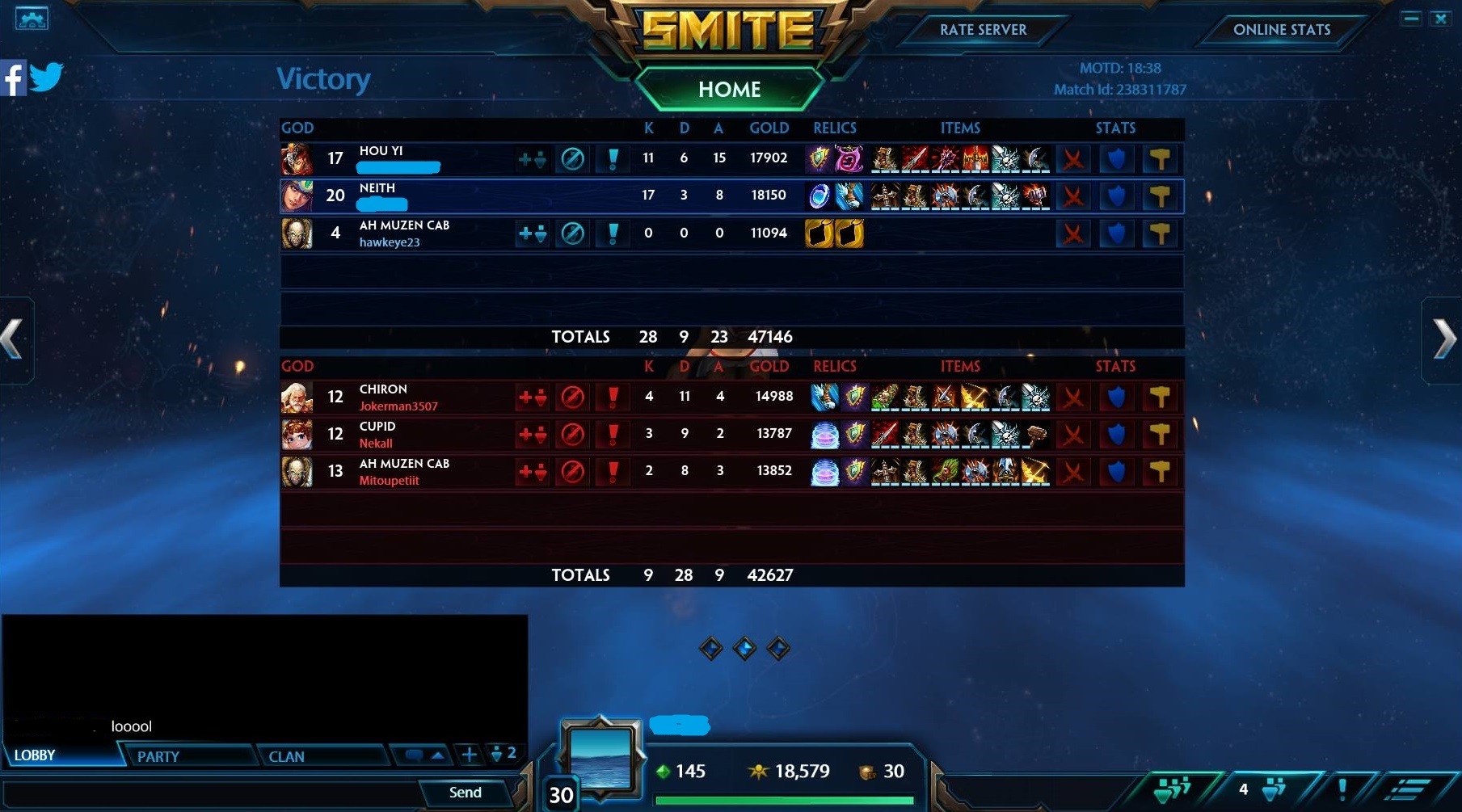Focus the chat message input field
Screen dimensions: 1462x812
(210, 793)
